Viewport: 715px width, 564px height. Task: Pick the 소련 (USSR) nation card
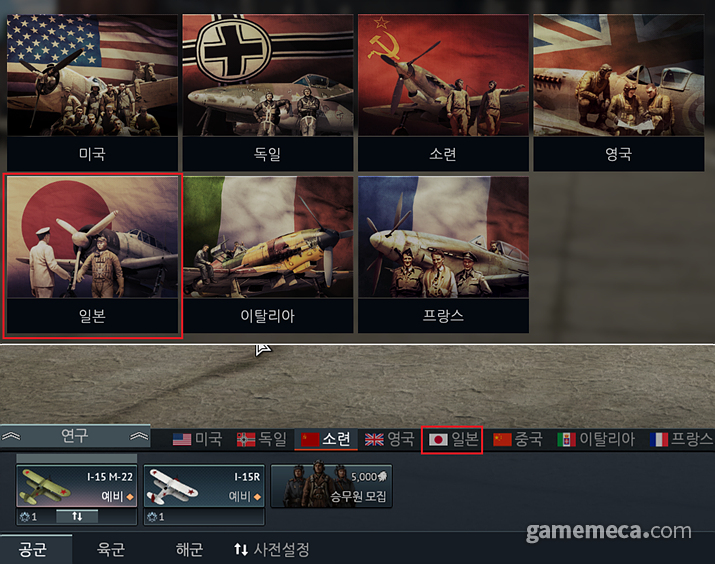click(443, 90)
